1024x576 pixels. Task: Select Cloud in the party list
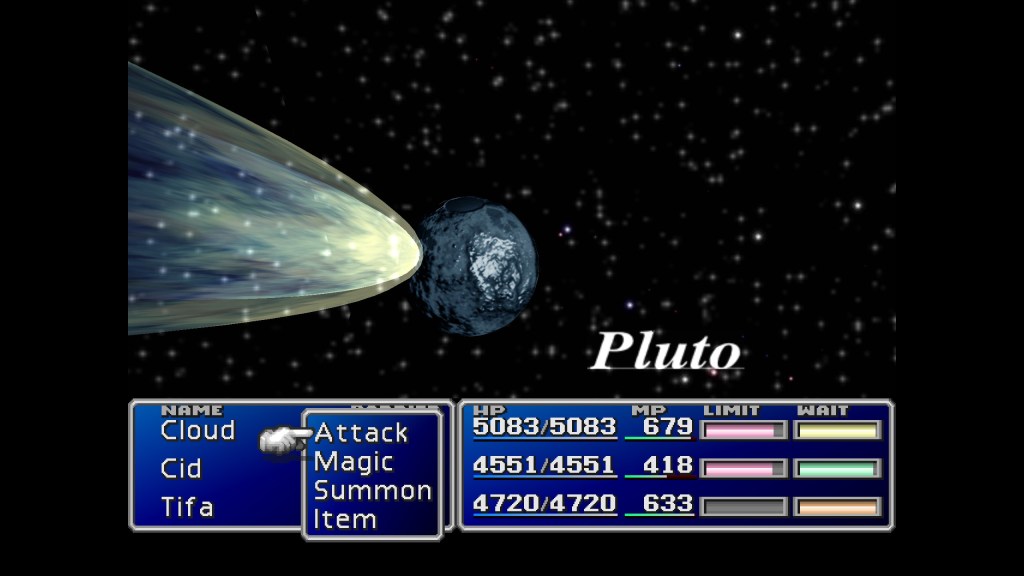tap(198, 431)
